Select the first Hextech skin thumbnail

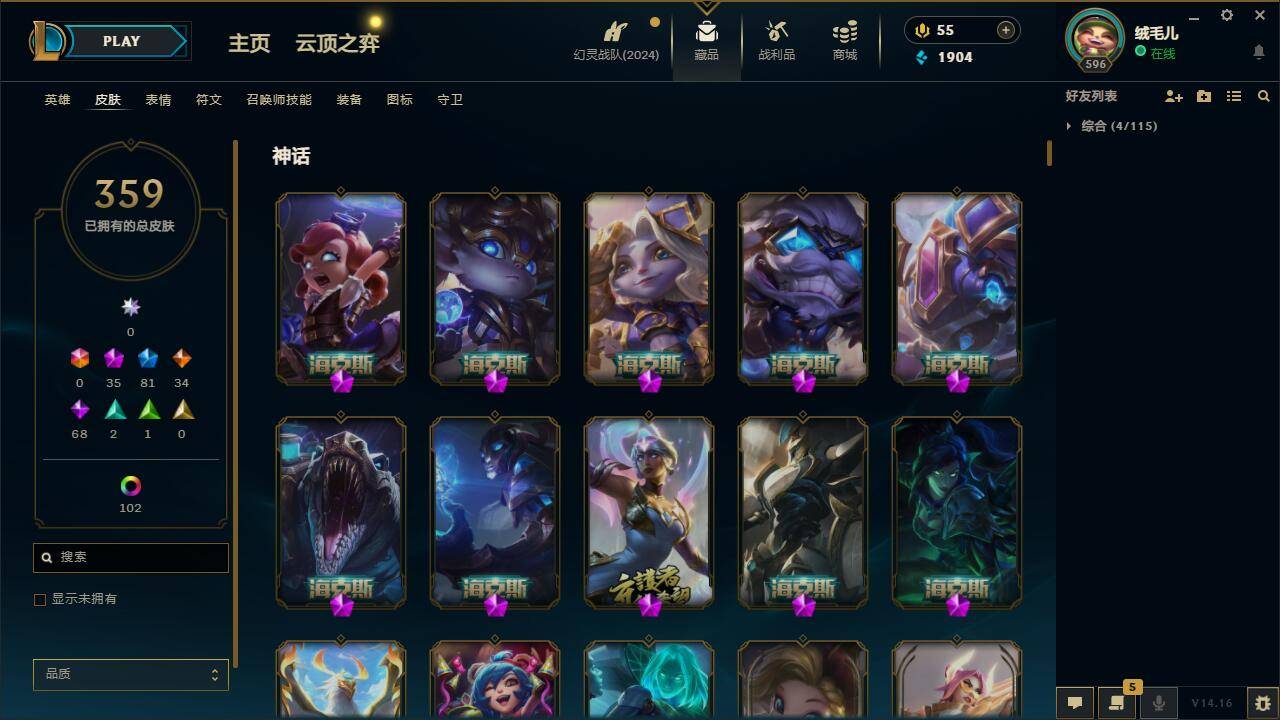pos(341,289)
